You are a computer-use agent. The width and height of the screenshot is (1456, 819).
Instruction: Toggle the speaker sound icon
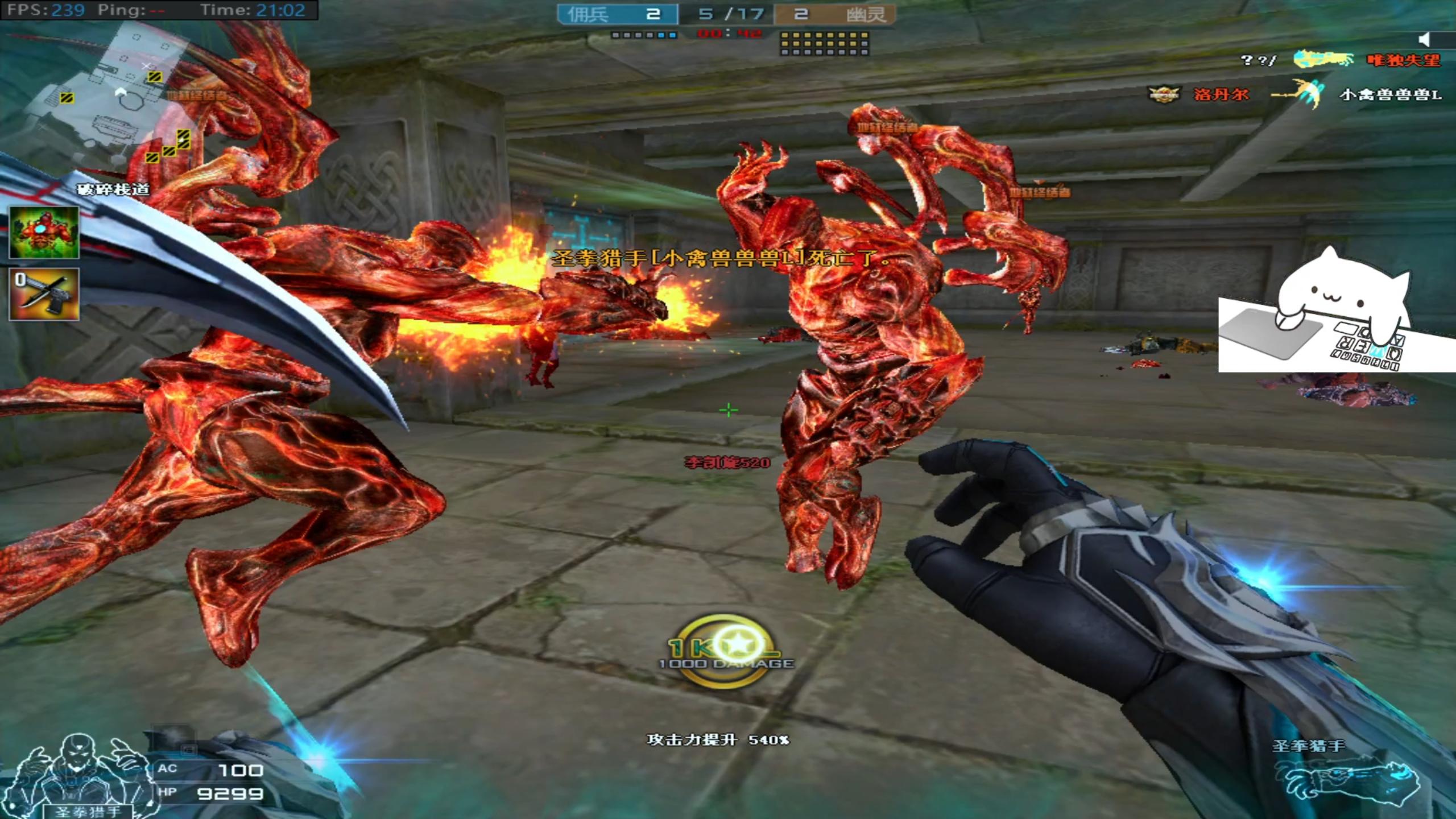pos(1424,39)
